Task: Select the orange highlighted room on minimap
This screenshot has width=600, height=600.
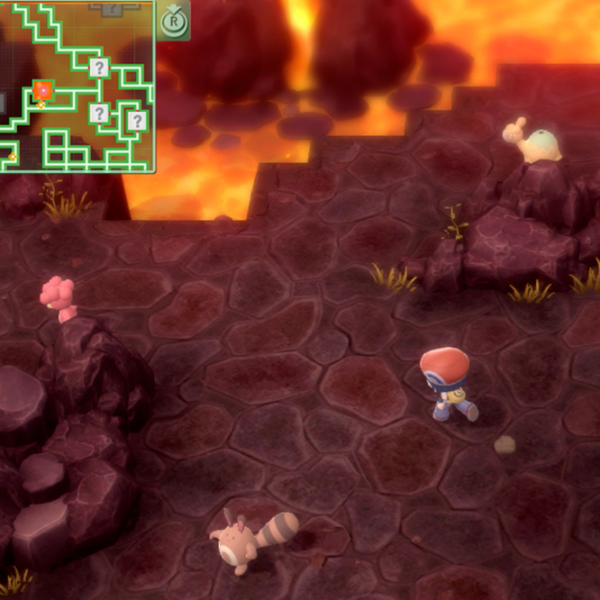Action: point(42,91)
